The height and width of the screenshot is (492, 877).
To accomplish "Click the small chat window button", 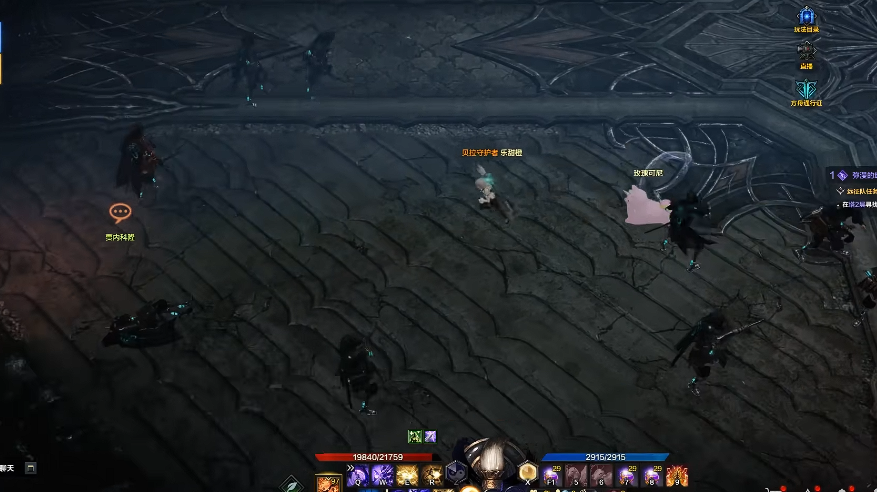I will [31, 467].
